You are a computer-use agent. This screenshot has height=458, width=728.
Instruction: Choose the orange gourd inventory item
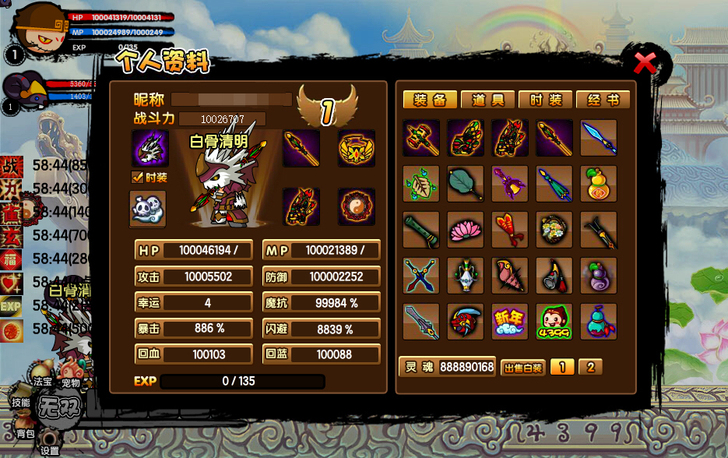[x=599, y=183]
